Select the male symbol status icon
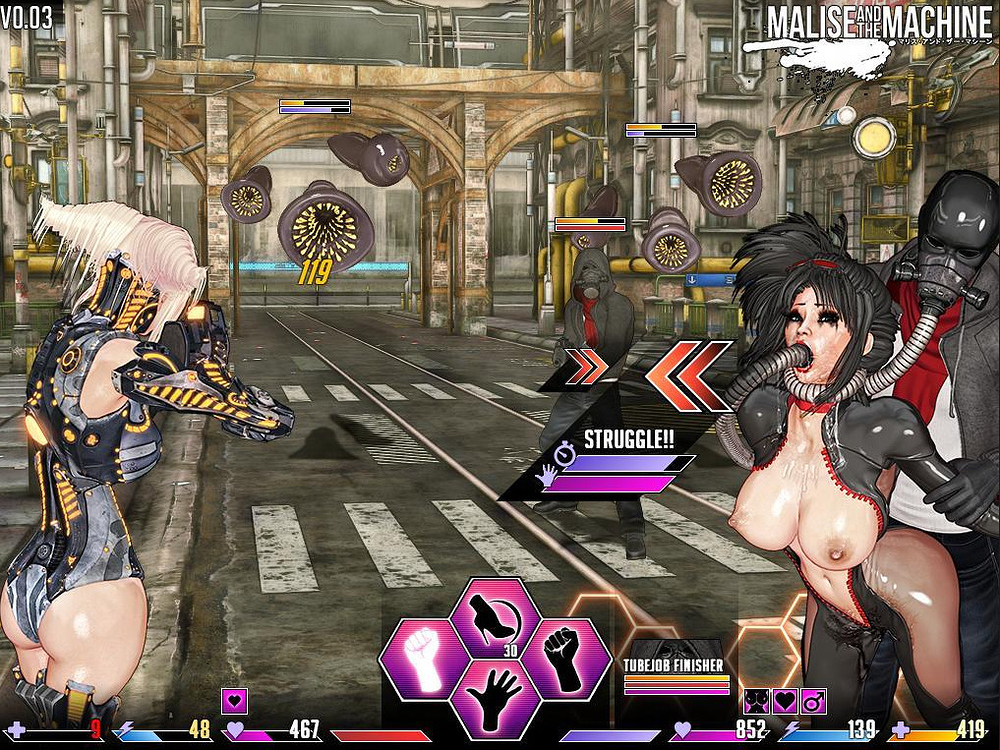Viewport: 1000px width, 750px height. tap(812, 702)
